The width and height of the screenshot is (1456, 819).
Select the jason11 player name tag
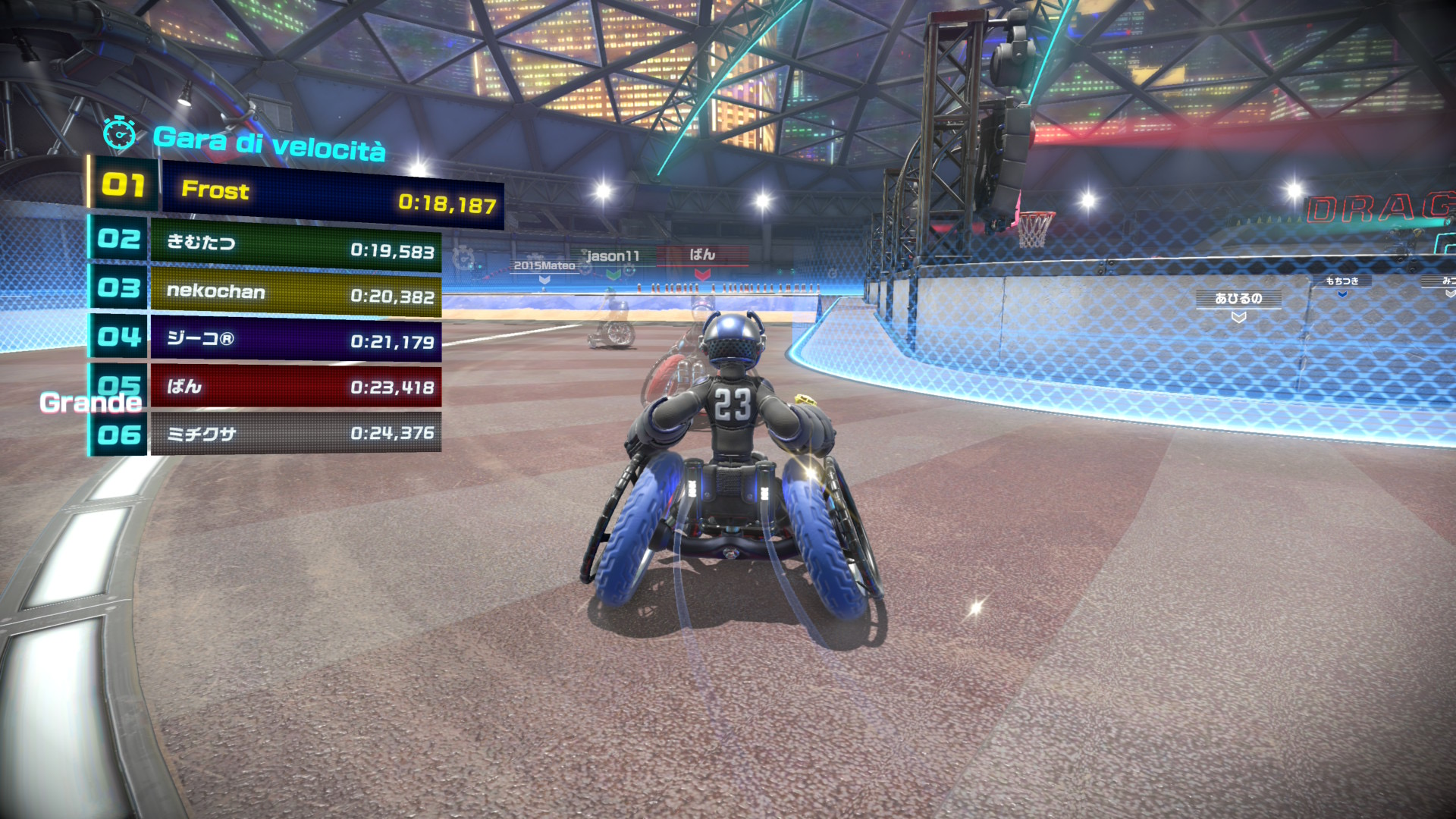613,256
